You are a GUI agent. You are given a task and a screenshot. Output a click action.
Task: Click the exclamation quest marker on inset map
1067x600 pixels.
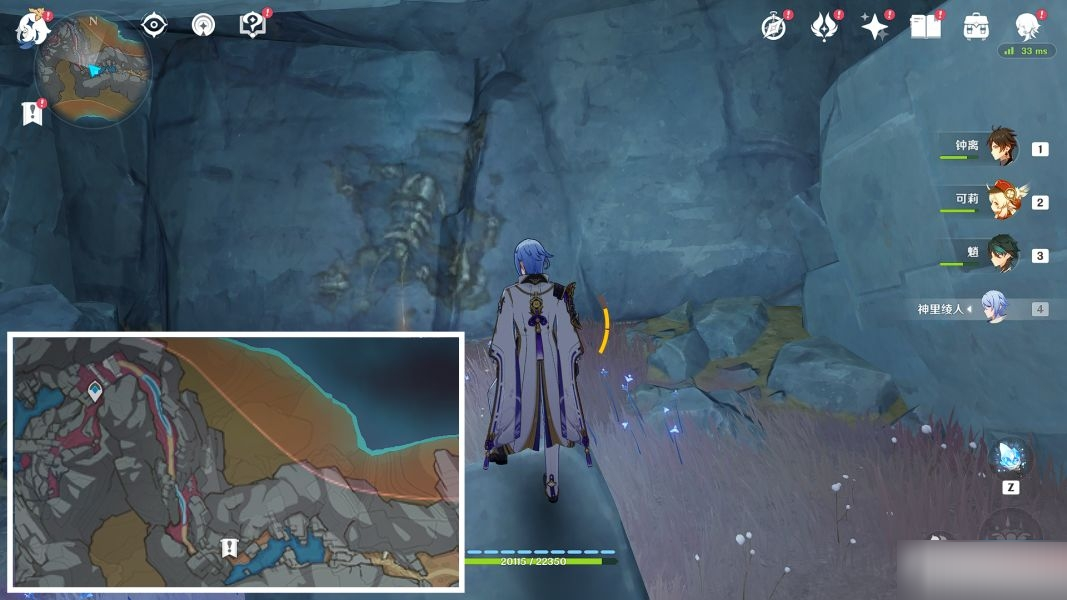click(229, 547)
